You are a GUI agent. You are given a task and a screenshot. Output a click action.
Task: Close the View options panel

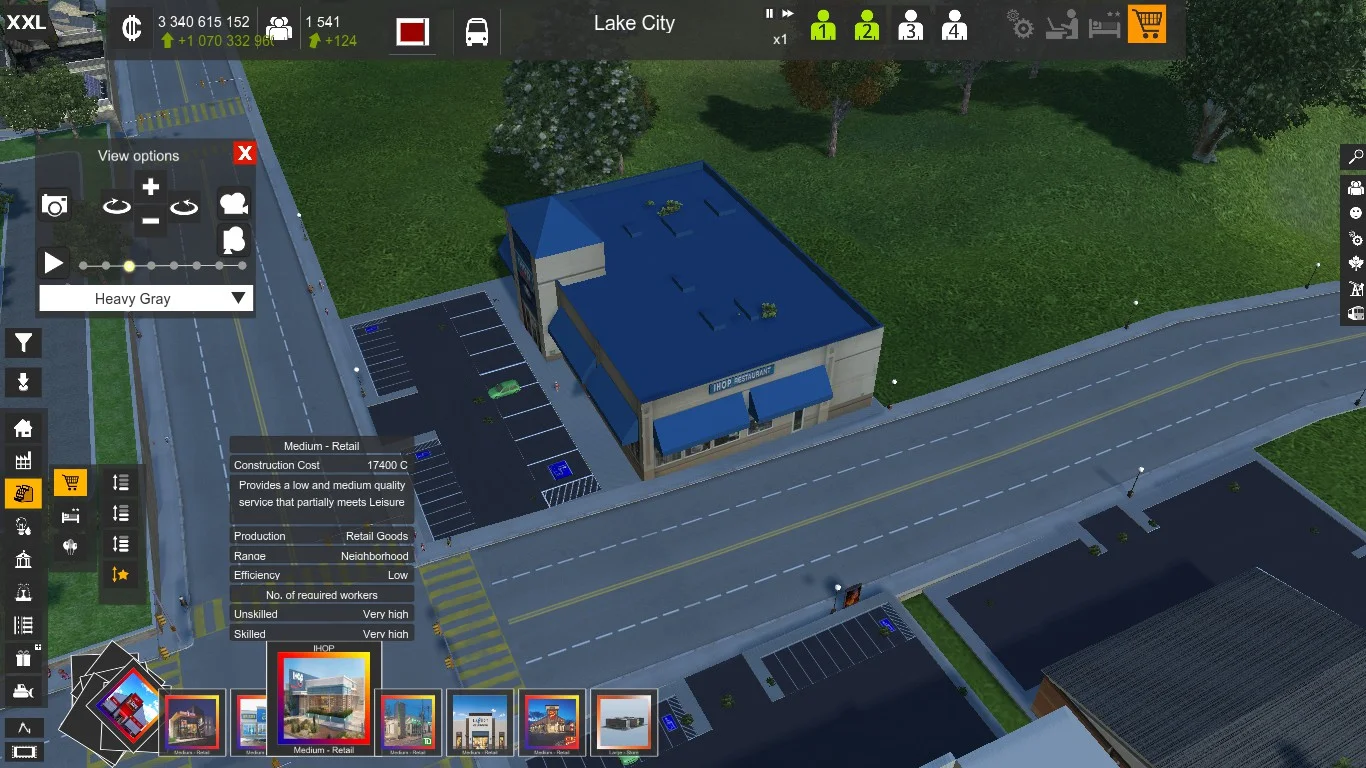point(245,153)
